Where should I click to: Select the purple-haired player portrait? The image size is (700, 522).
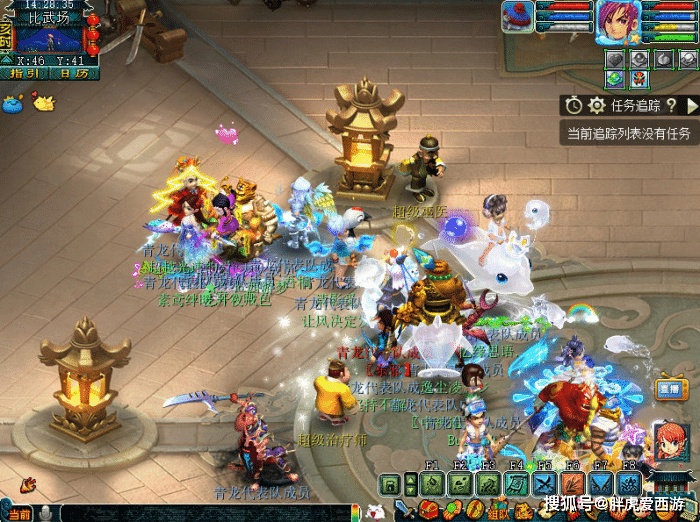(618, 21)
